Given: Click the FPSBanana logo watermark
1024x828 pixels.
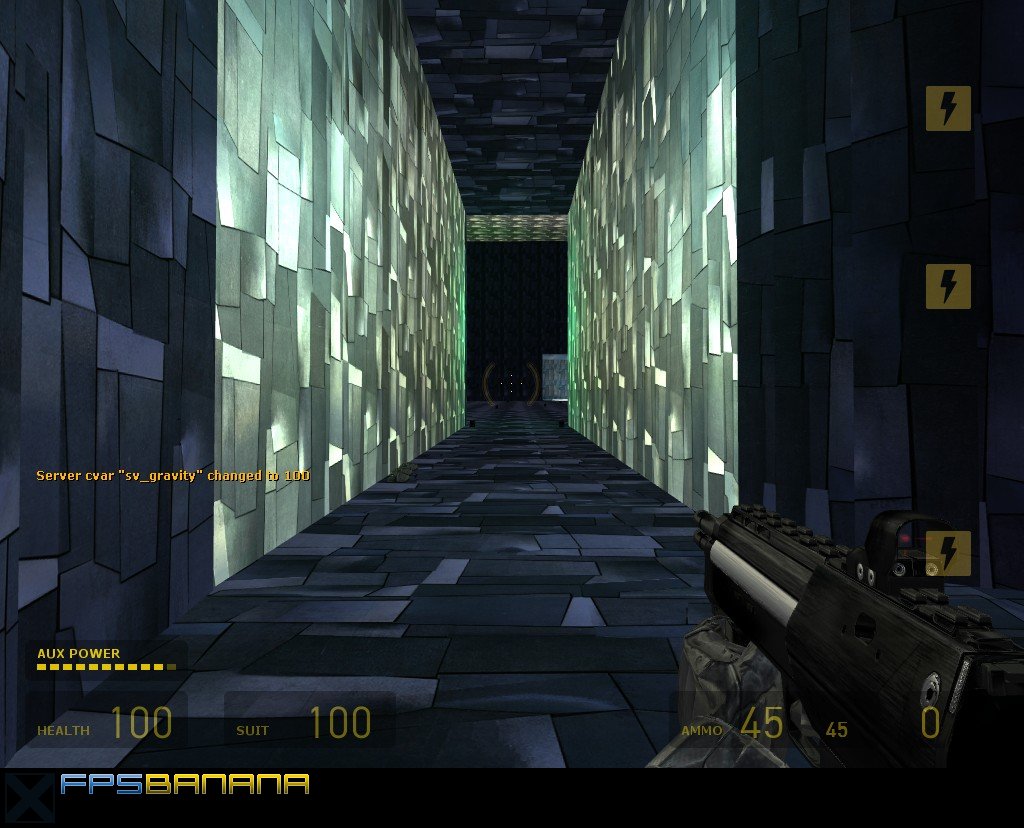Looking at the screenshot, I should [184, 784].
